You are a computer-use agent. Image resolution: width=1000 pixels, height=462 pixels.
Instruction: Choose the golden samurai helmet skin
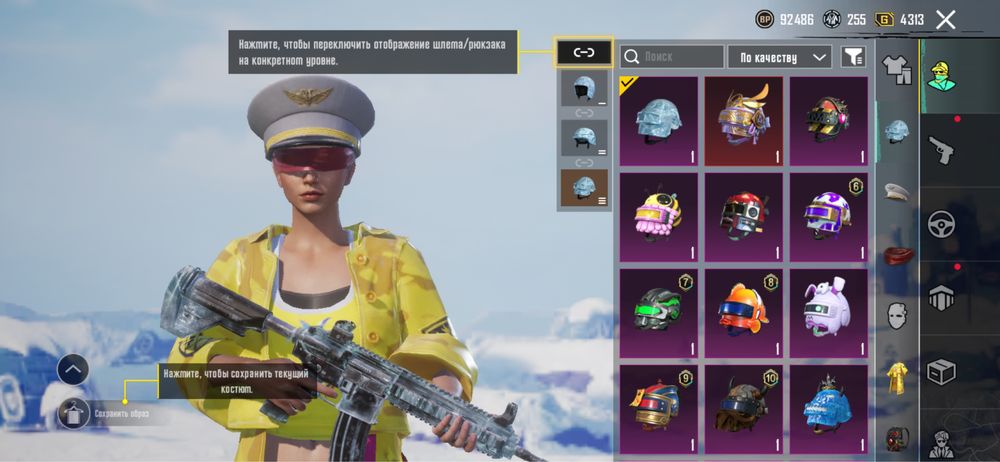pyautogui.click(x=743, y=121)
